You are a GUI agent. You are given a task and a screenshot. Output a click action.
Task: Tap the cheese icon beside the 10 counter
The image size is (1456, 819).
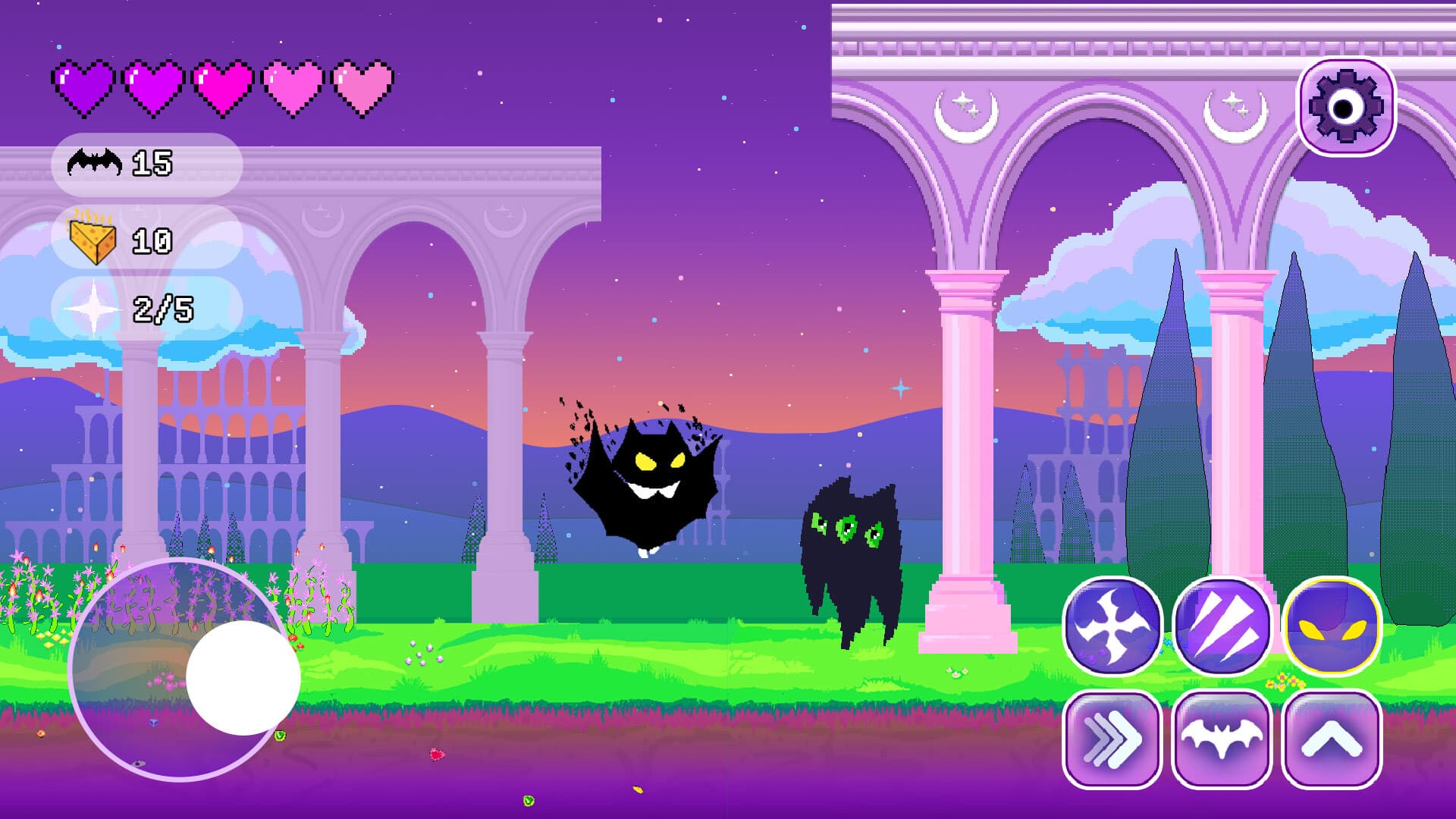pyautogui.click(x=91, y=240)
